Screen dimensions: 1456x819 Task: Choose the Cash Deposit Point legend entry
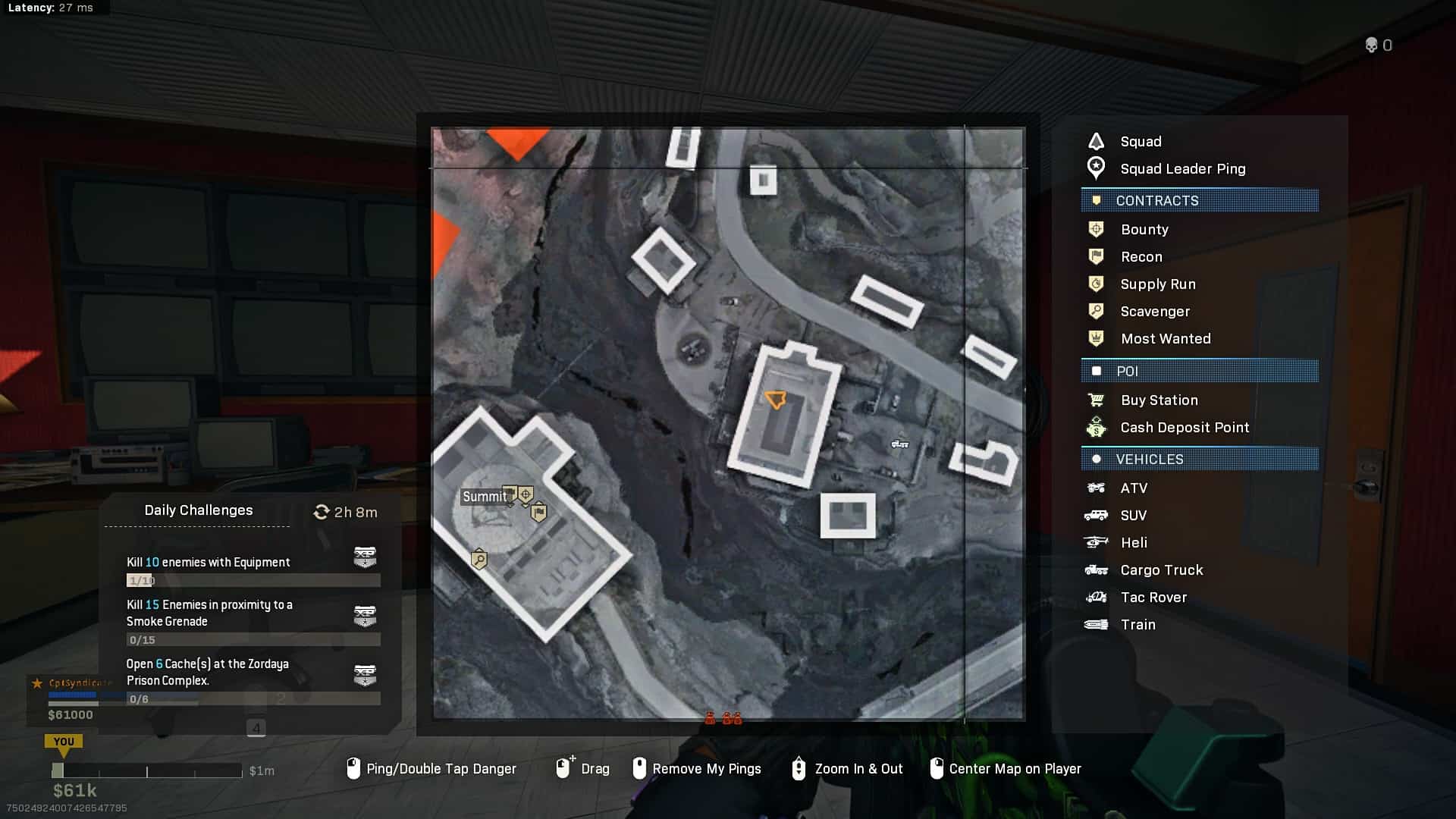coord(1184,428)
